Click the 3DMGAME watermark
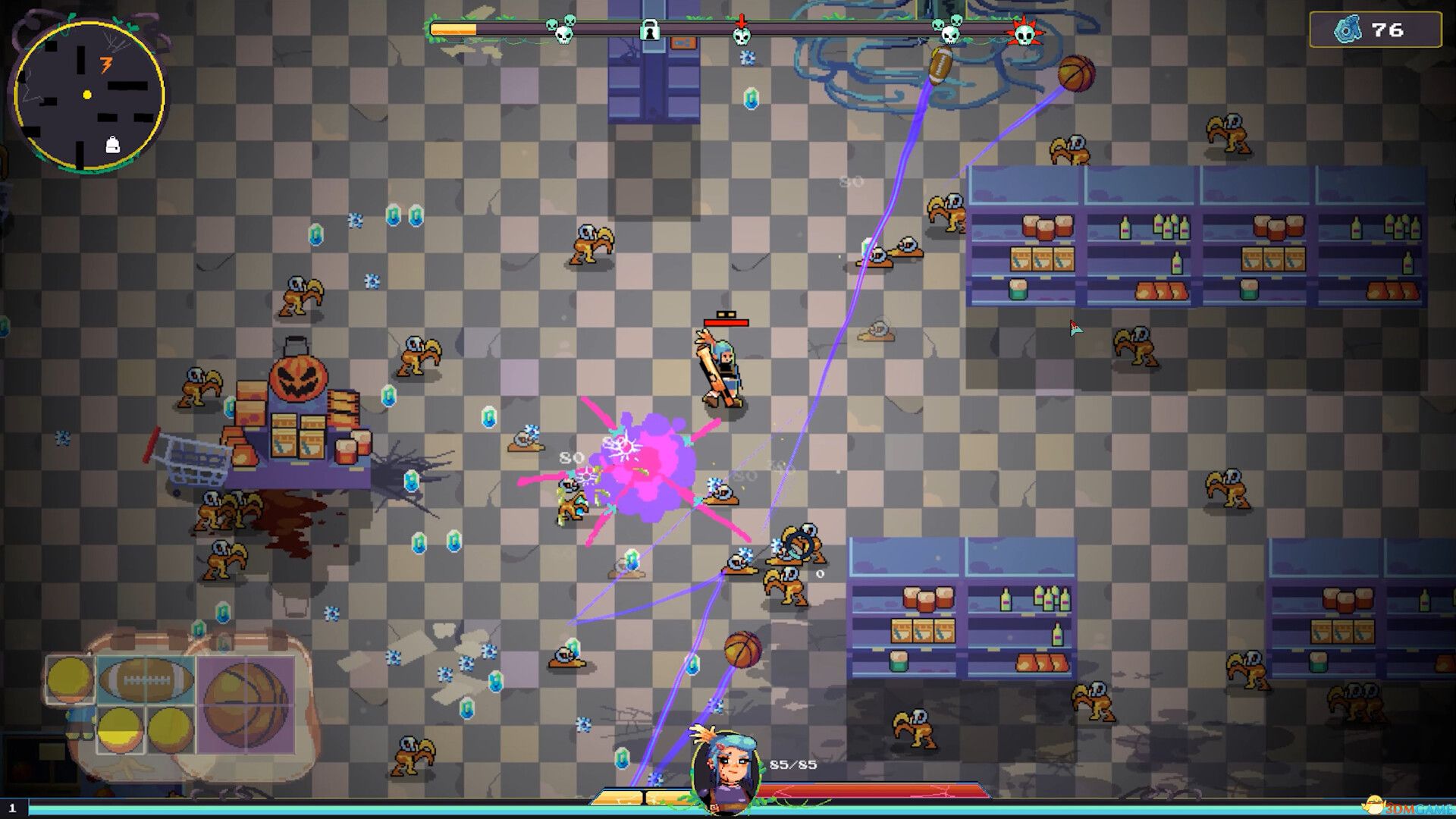 pyautogui.click(x=1412, y=808)
